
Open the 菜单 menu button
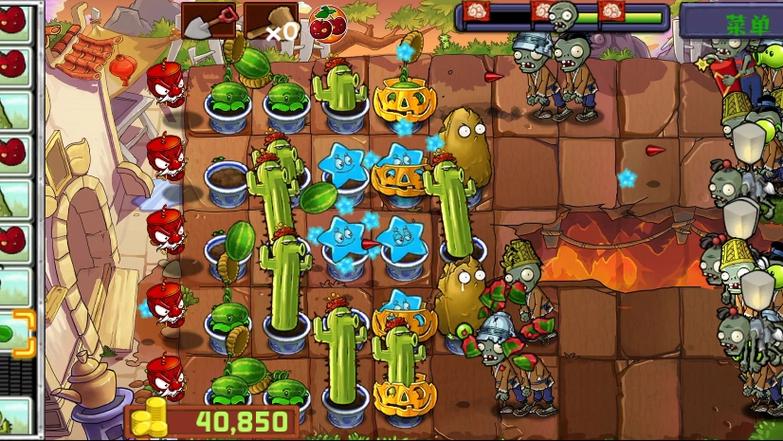731,20
